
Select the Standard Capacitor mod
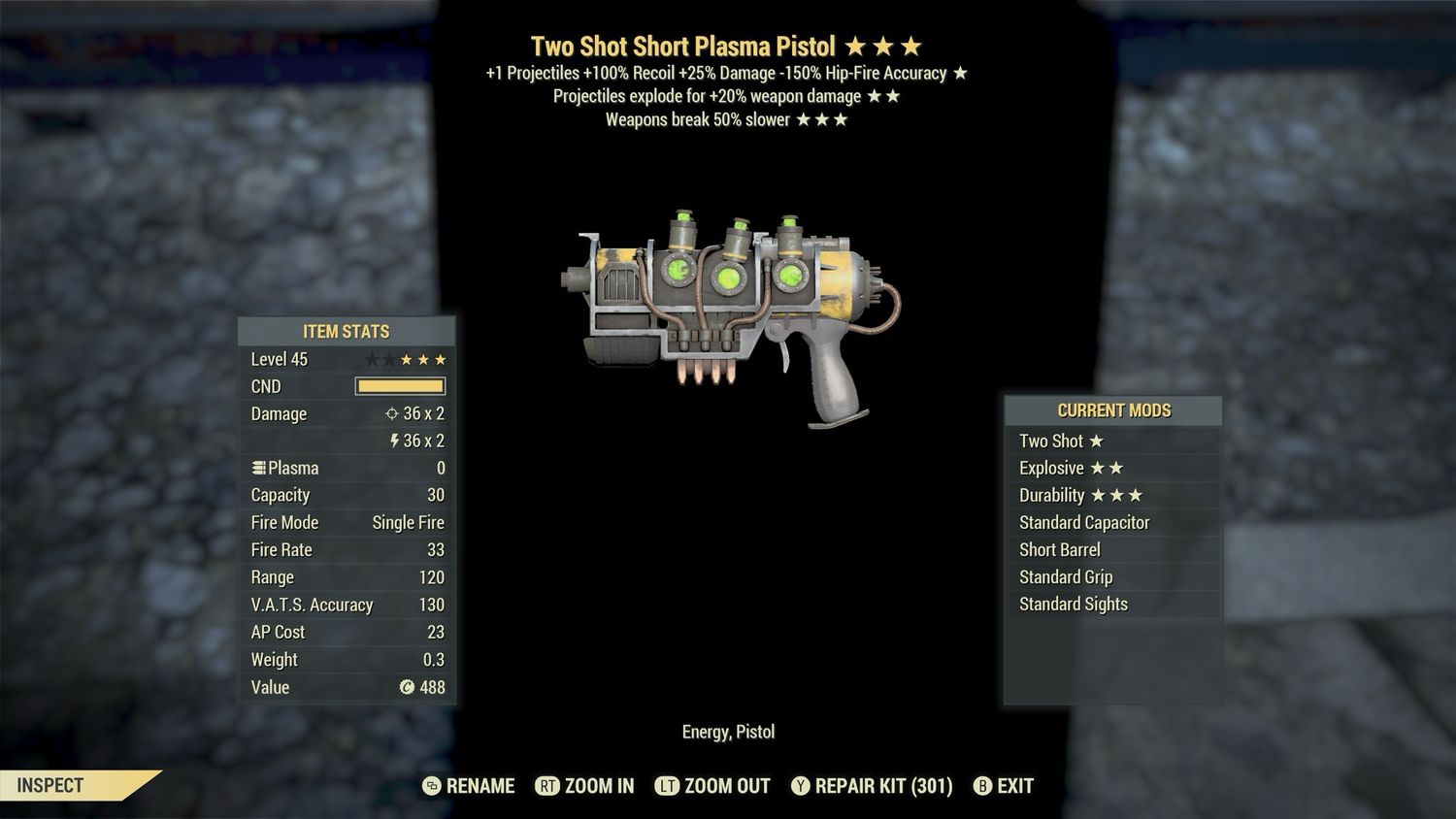point(1112,522)
